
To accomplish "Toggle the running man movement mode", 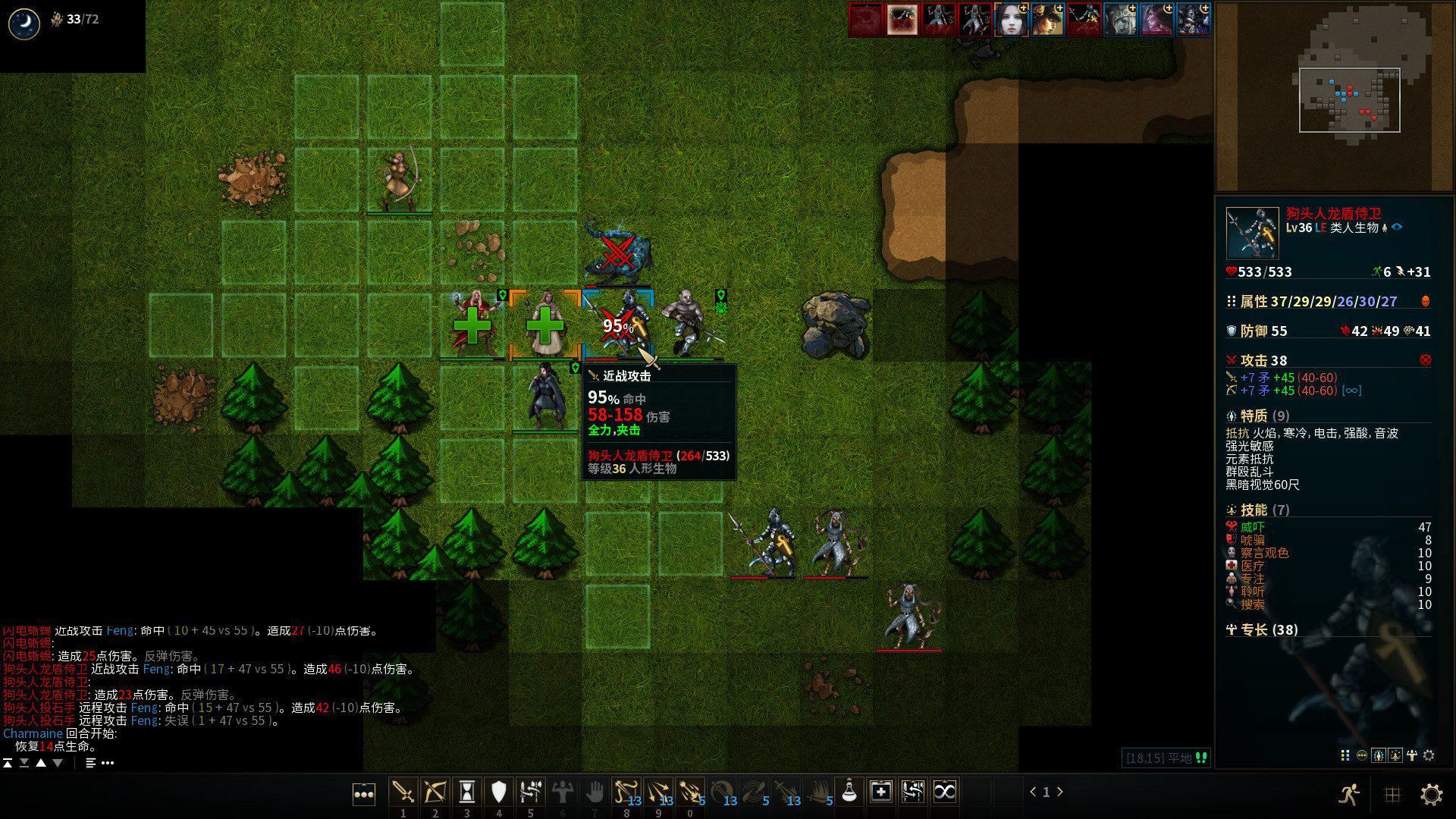I will (1348, 794).
